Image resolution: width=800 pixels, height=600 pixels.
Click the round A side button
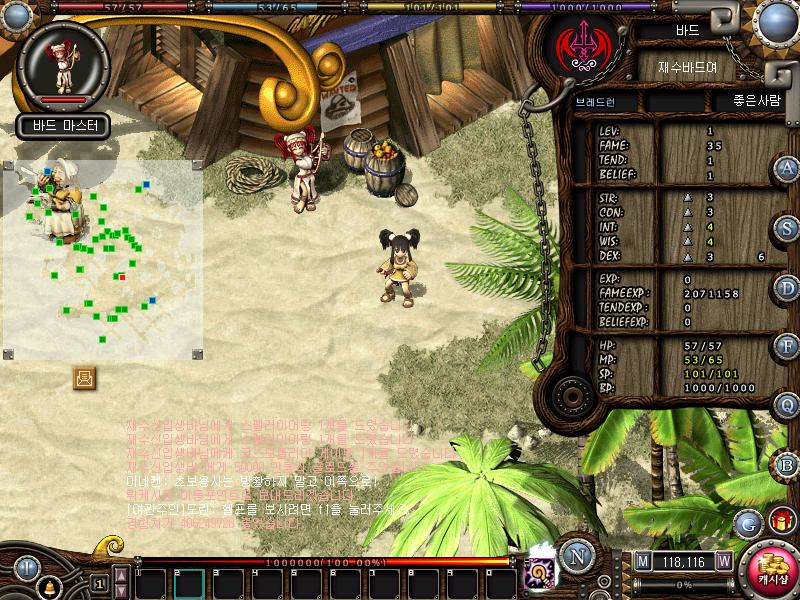pyautogui.click(x=788, y=169)
